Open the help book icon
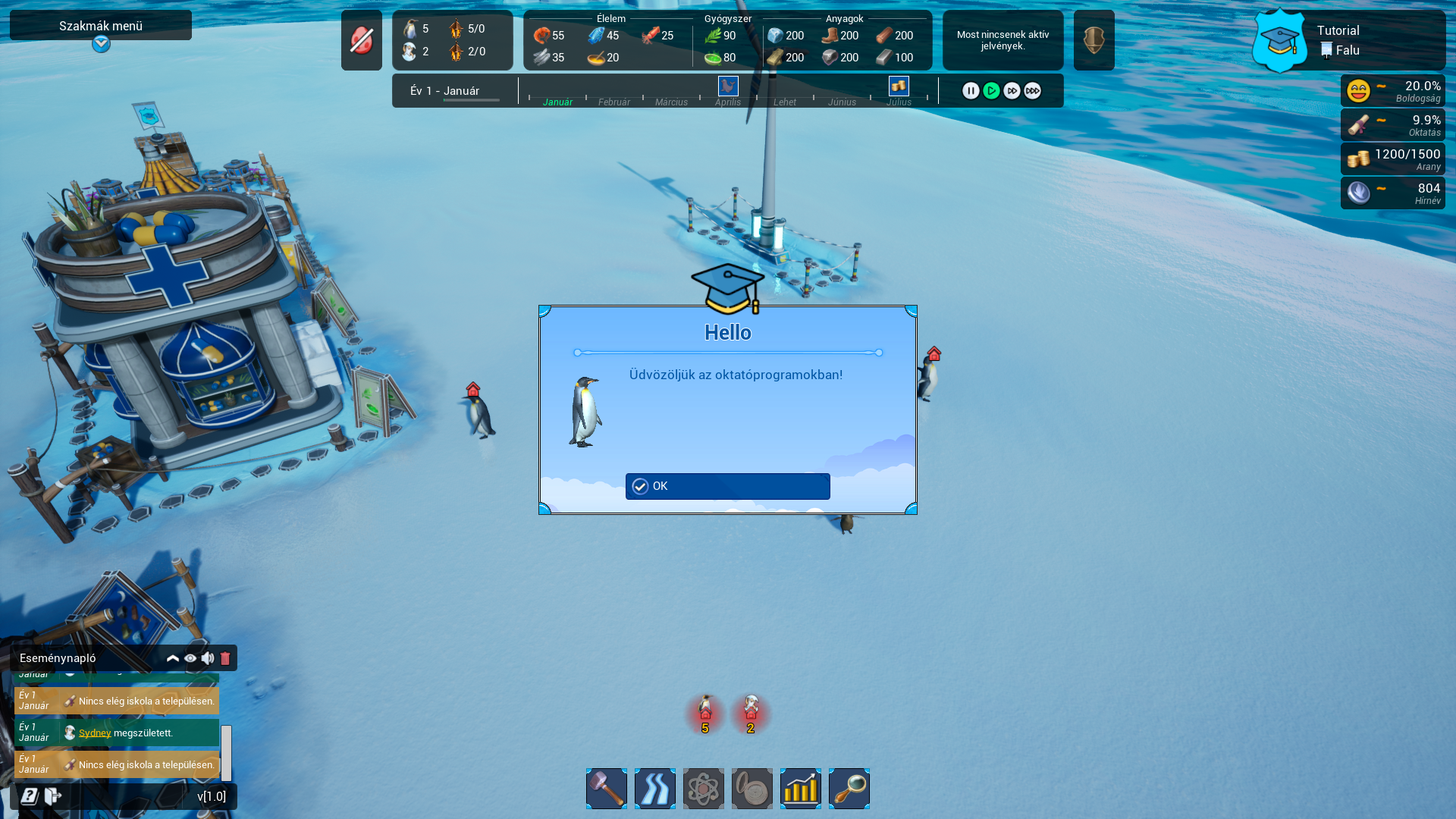 coord(30,796)
